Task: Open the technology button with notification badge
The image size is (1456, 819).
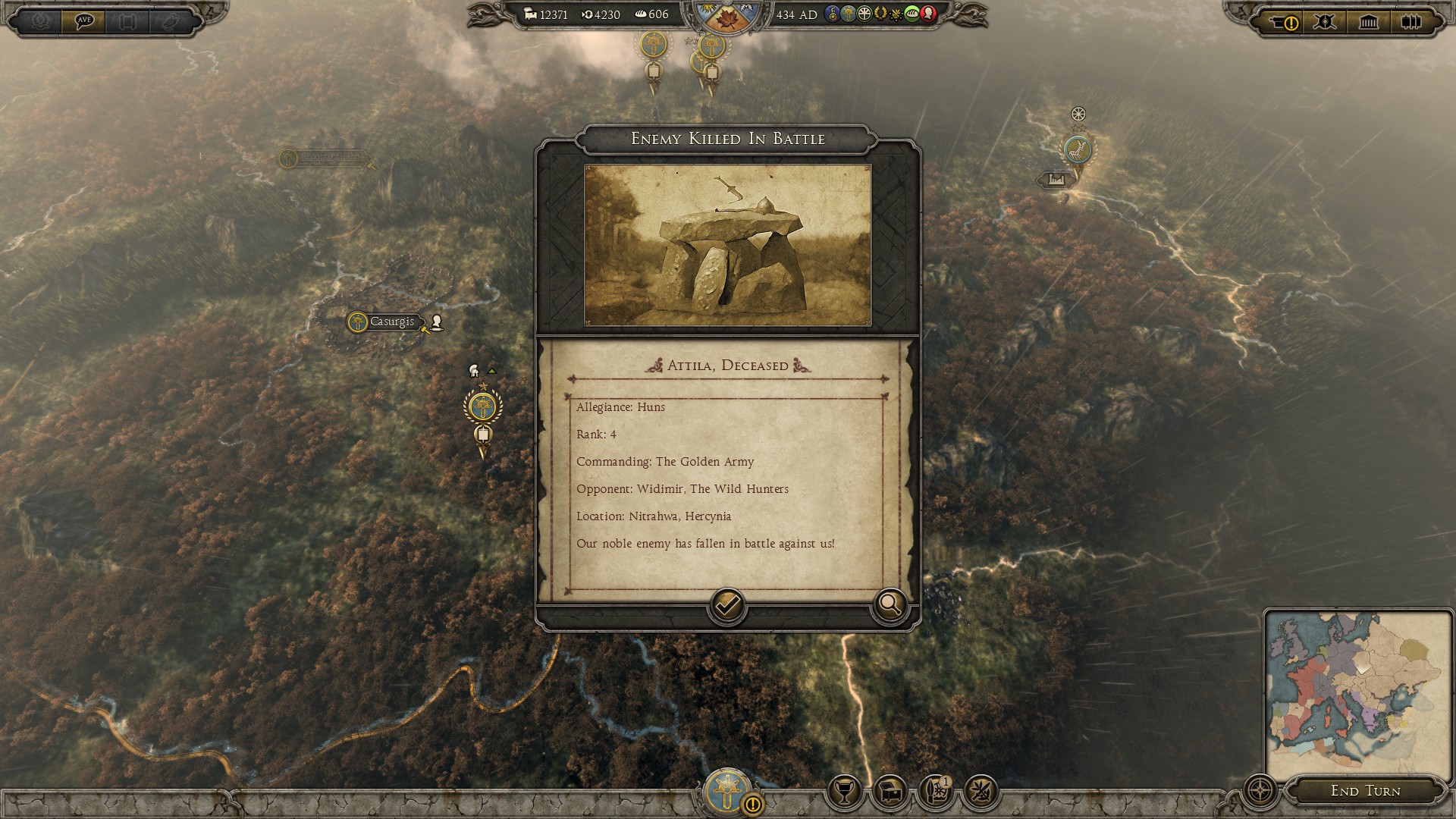Action: pyautogui.click(x=935, y=792)
